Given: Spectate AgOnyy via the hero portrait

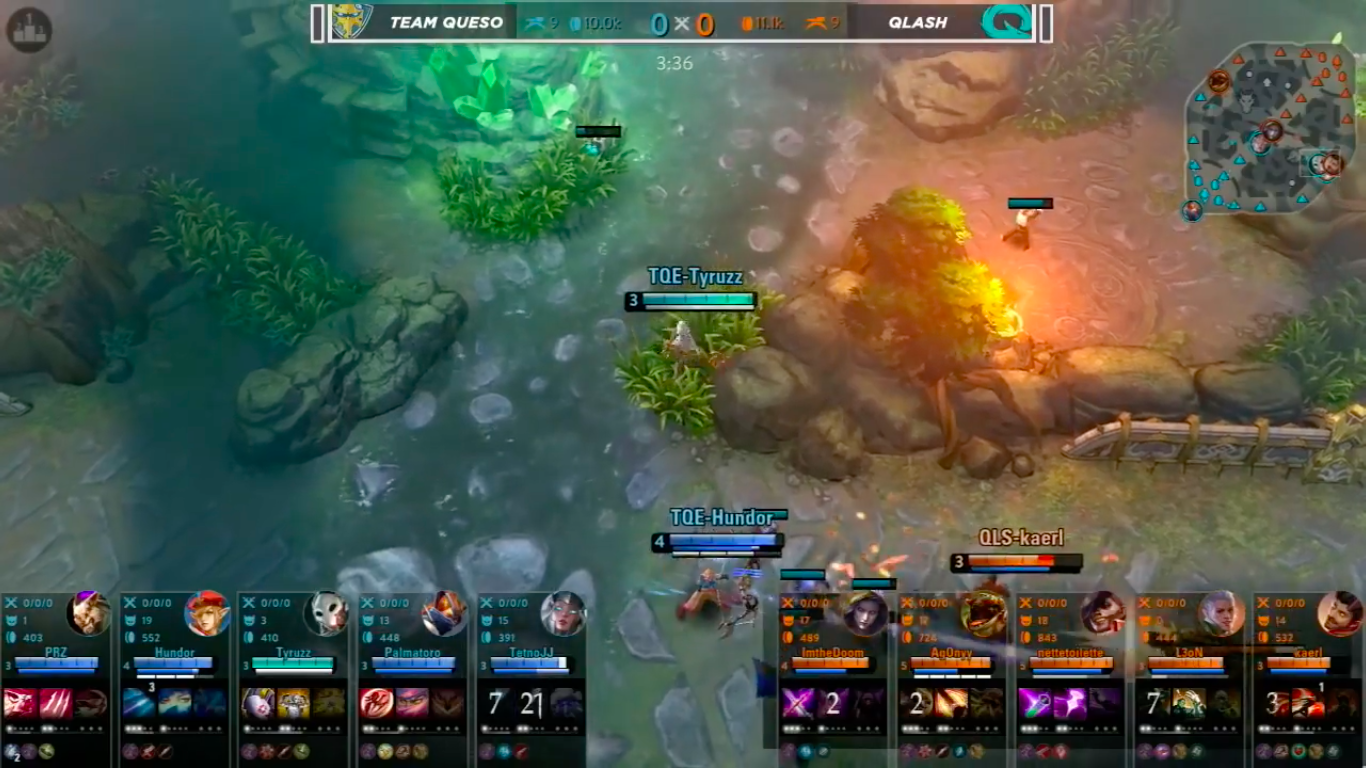Looking at the screenshot, I should tap(983, 613).
